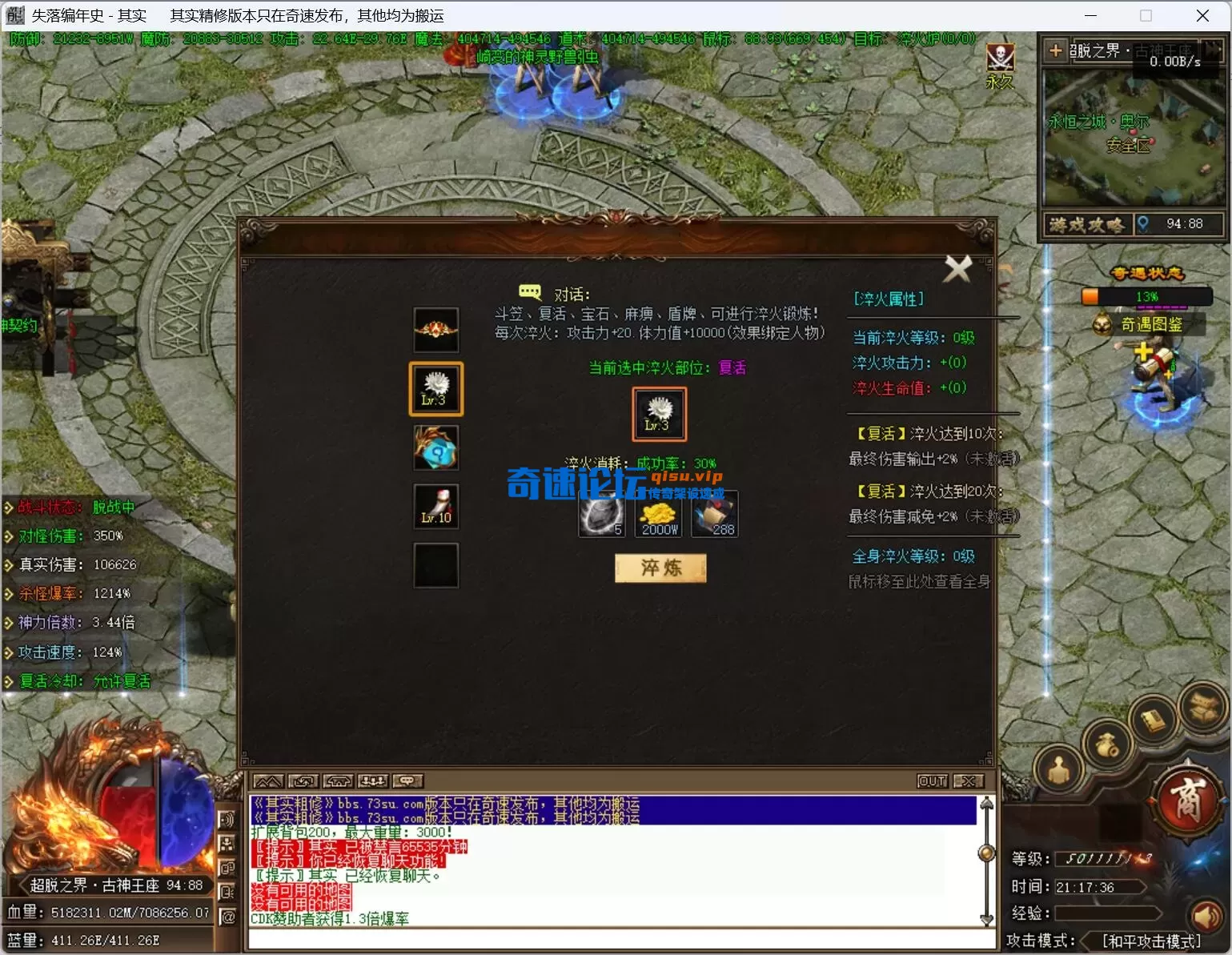
Task: Toggle the OUT button on the chat bar
Action: point(931,780)
